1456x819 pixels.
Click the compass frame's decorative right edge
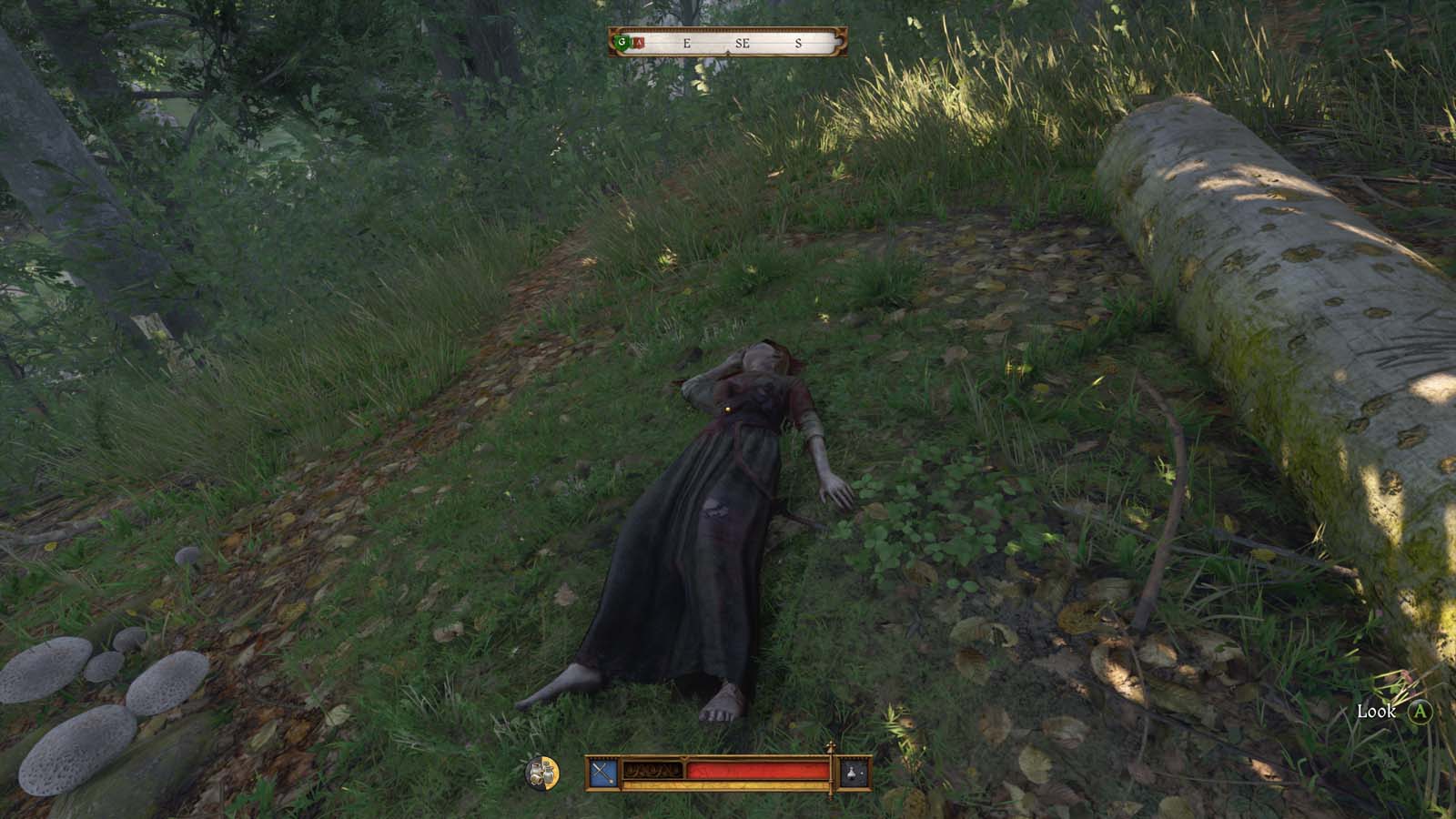coord(840,42)
